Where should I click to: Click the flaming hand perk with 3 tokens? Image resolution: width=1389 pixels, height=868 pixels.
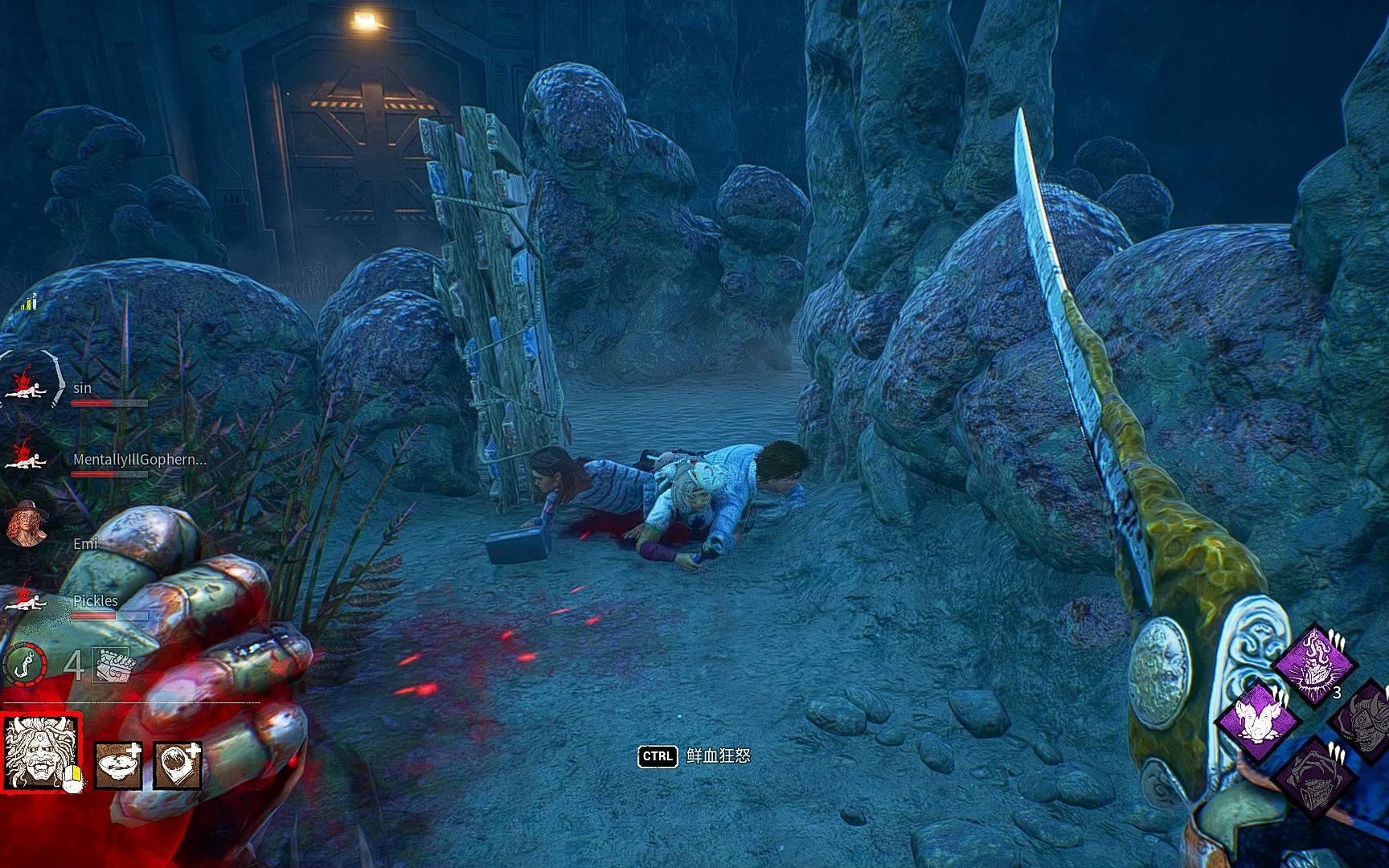pyautogui.click(x=1313, y=665)
